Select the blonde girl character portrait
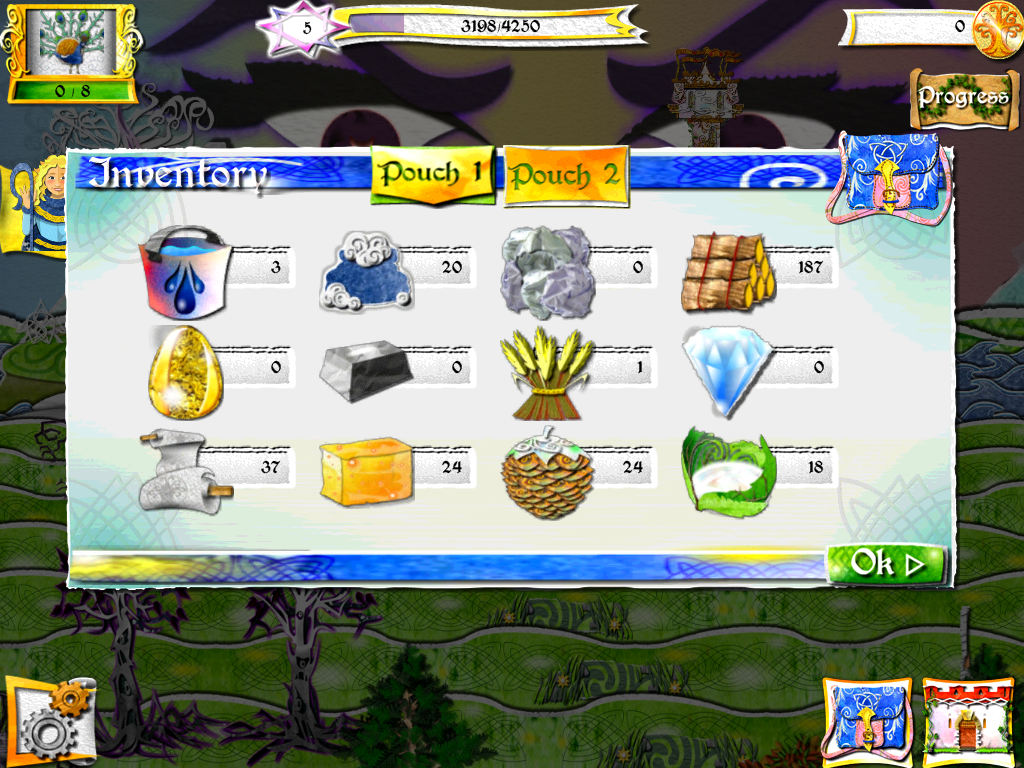1024x768 pixels. [x=40, y=205]
